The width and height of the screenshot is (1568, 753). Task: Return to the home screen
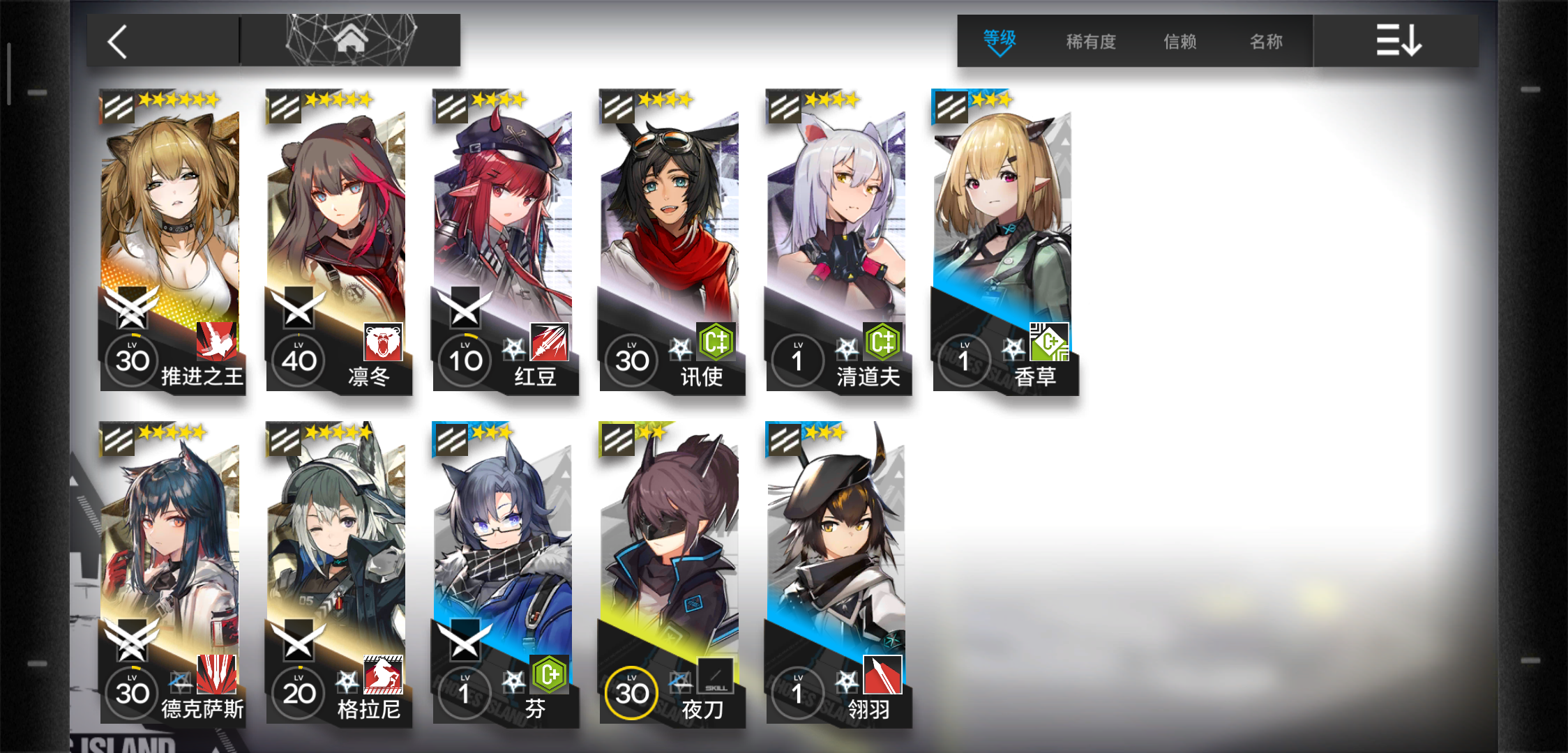(350, 40)
